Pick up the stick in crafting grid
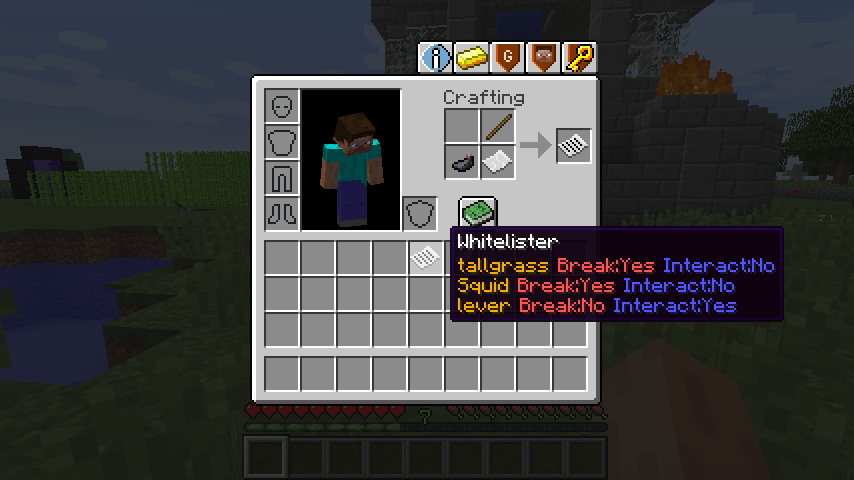Screen dimensions: 854x480 pyautogui.click(x=498, y=127)
